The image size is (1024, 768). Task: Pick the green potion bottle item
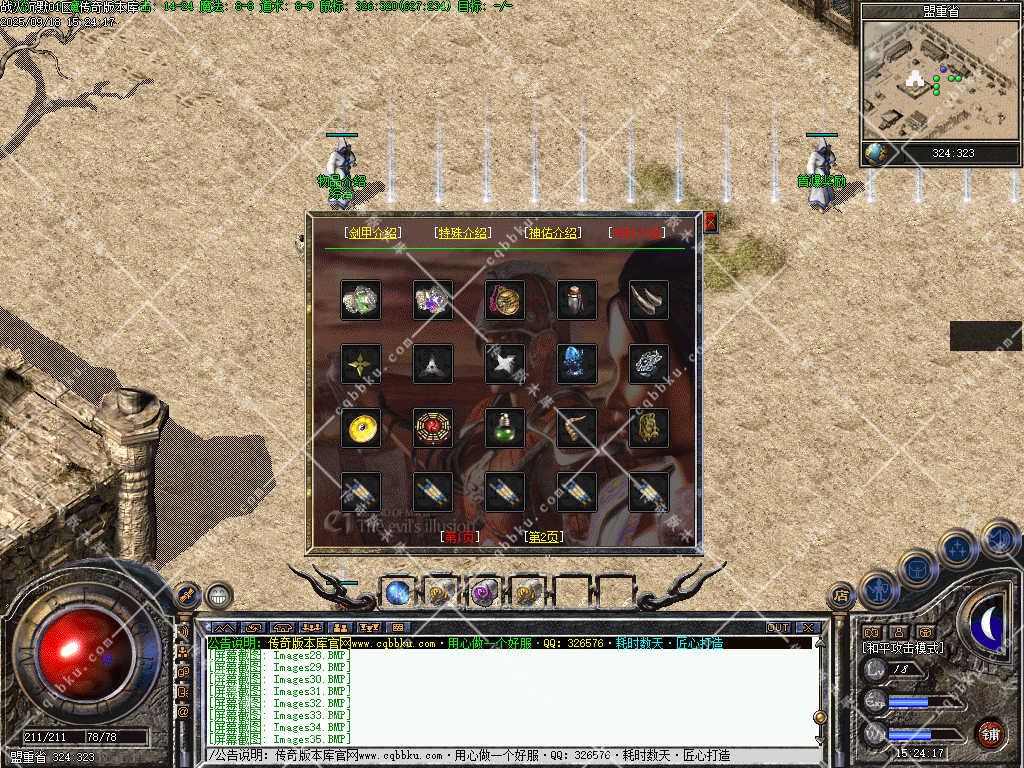pos(505,428)
